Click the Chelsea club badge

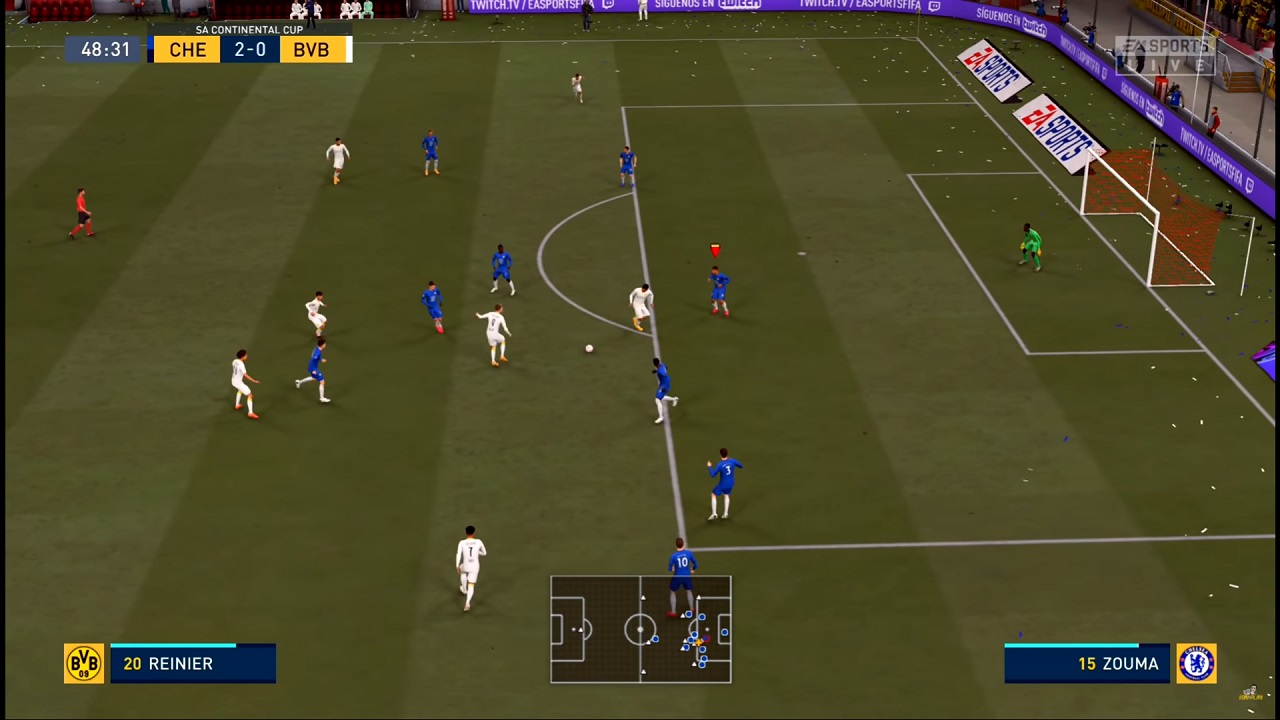pyautogui.click(x=1196, y=664)
